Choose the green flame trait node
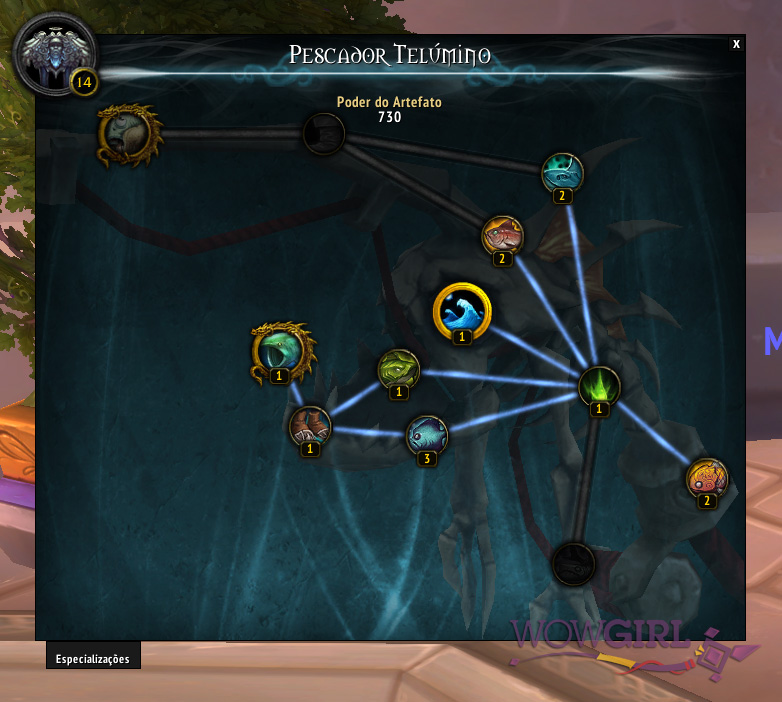Viewport: 782px width, 702px height. (x=599, y=386)
